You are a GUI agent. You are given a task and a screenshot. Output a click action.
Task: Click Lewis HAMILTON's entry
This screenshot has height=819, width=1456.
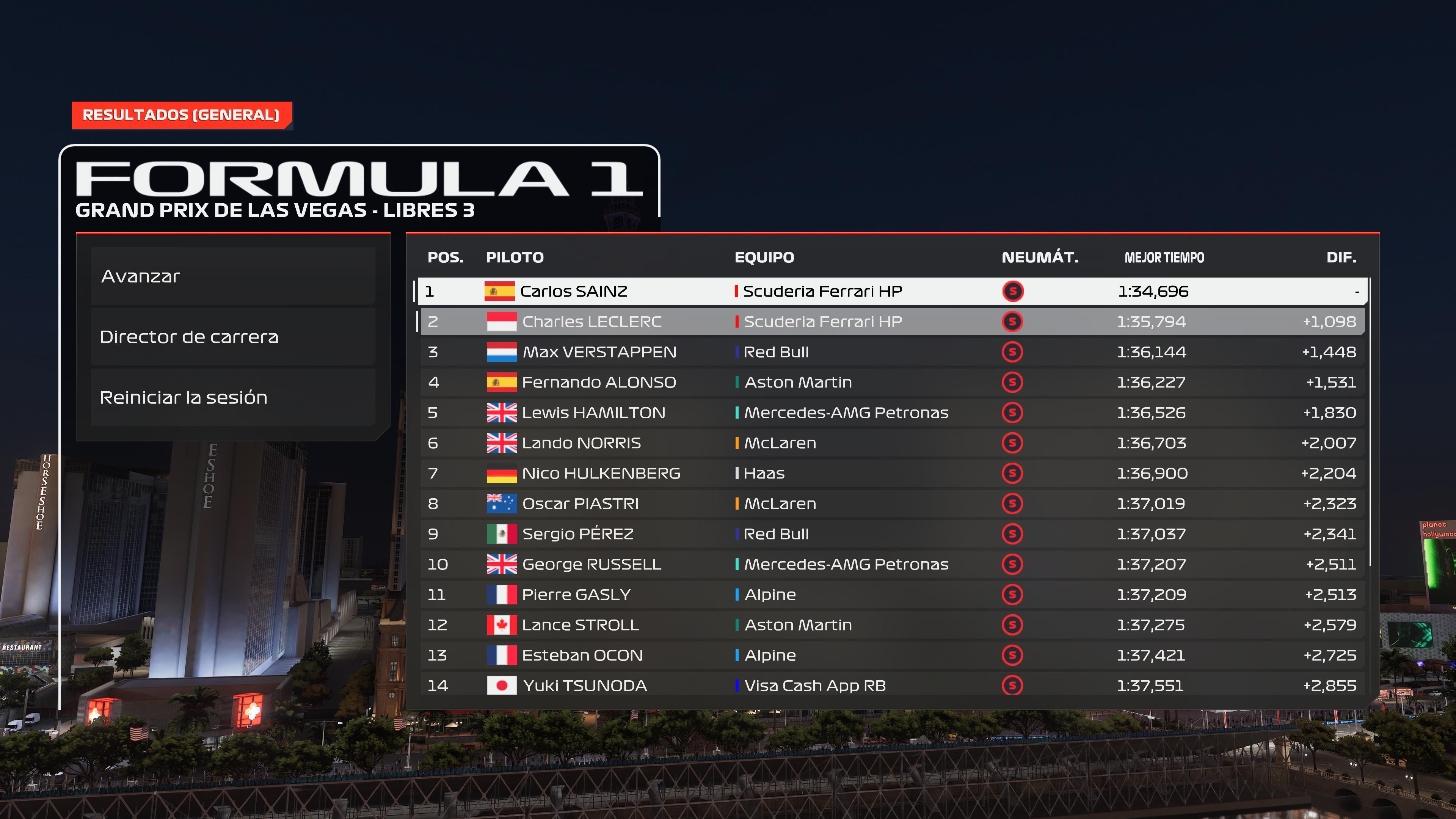pos(892,413)
